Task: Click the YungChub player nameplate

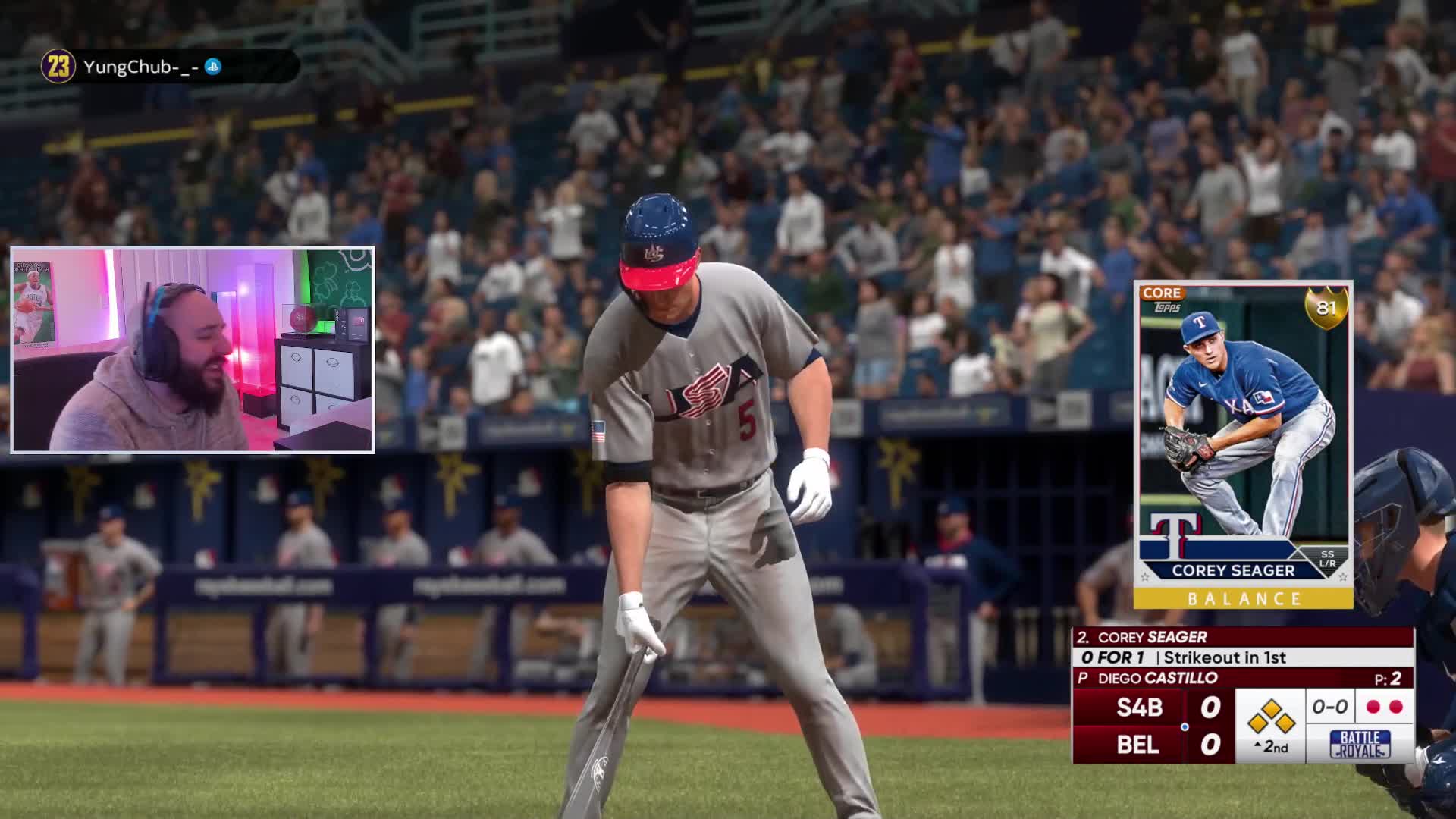Action: [x=170, y=67]
